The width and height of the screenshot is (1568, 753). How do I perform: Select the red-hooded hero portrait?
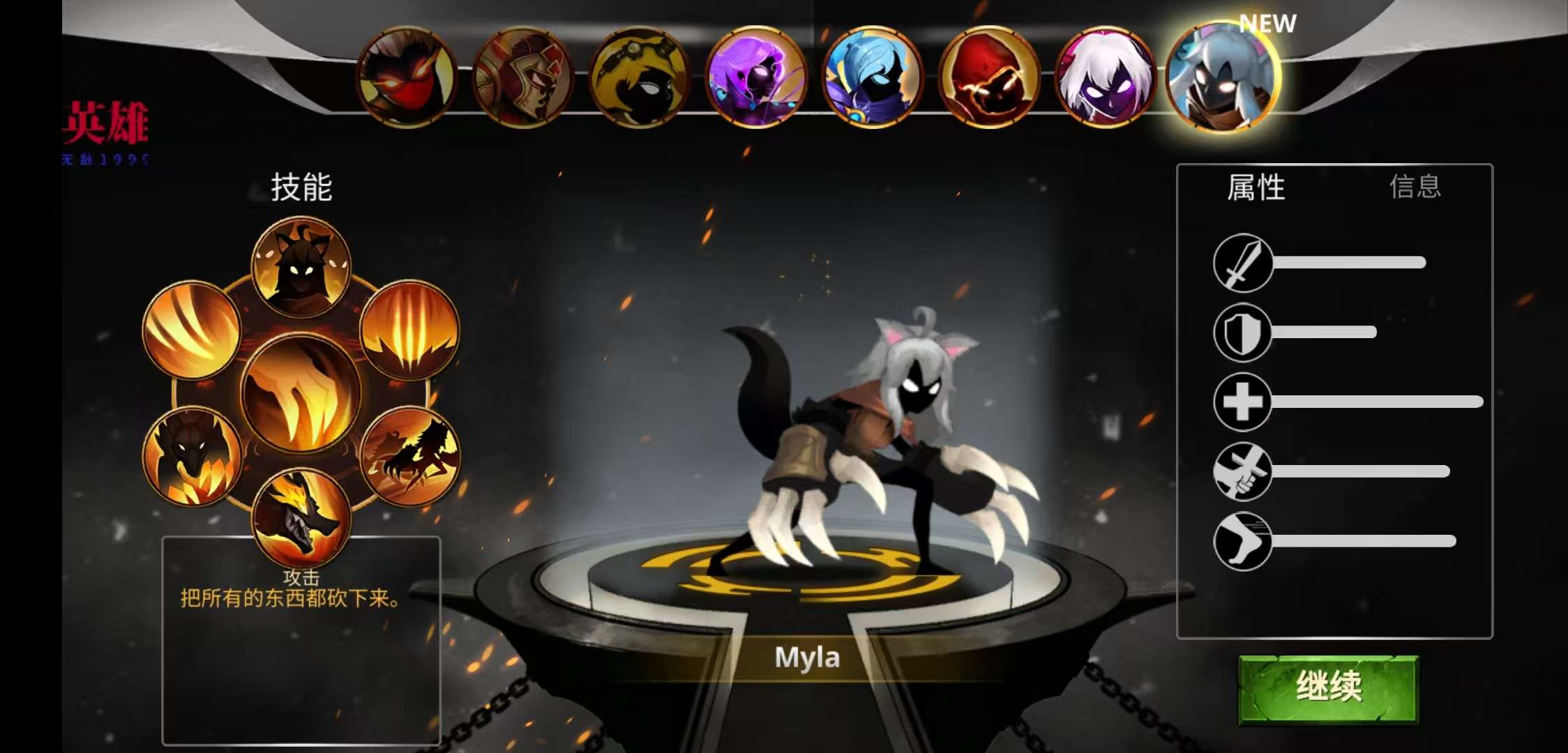coord(989,78)
